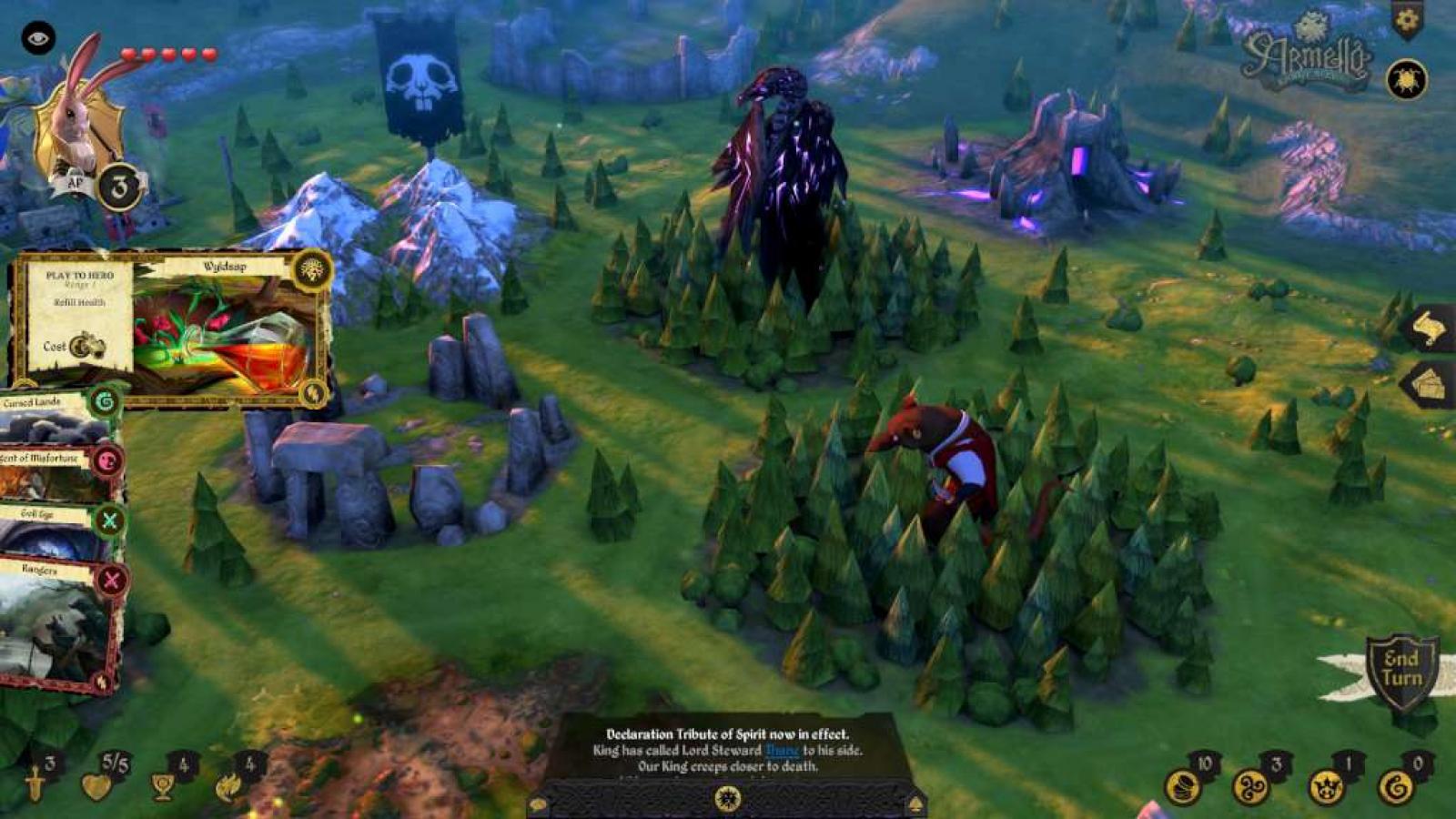Click the sun emblem on the message log

727,798
